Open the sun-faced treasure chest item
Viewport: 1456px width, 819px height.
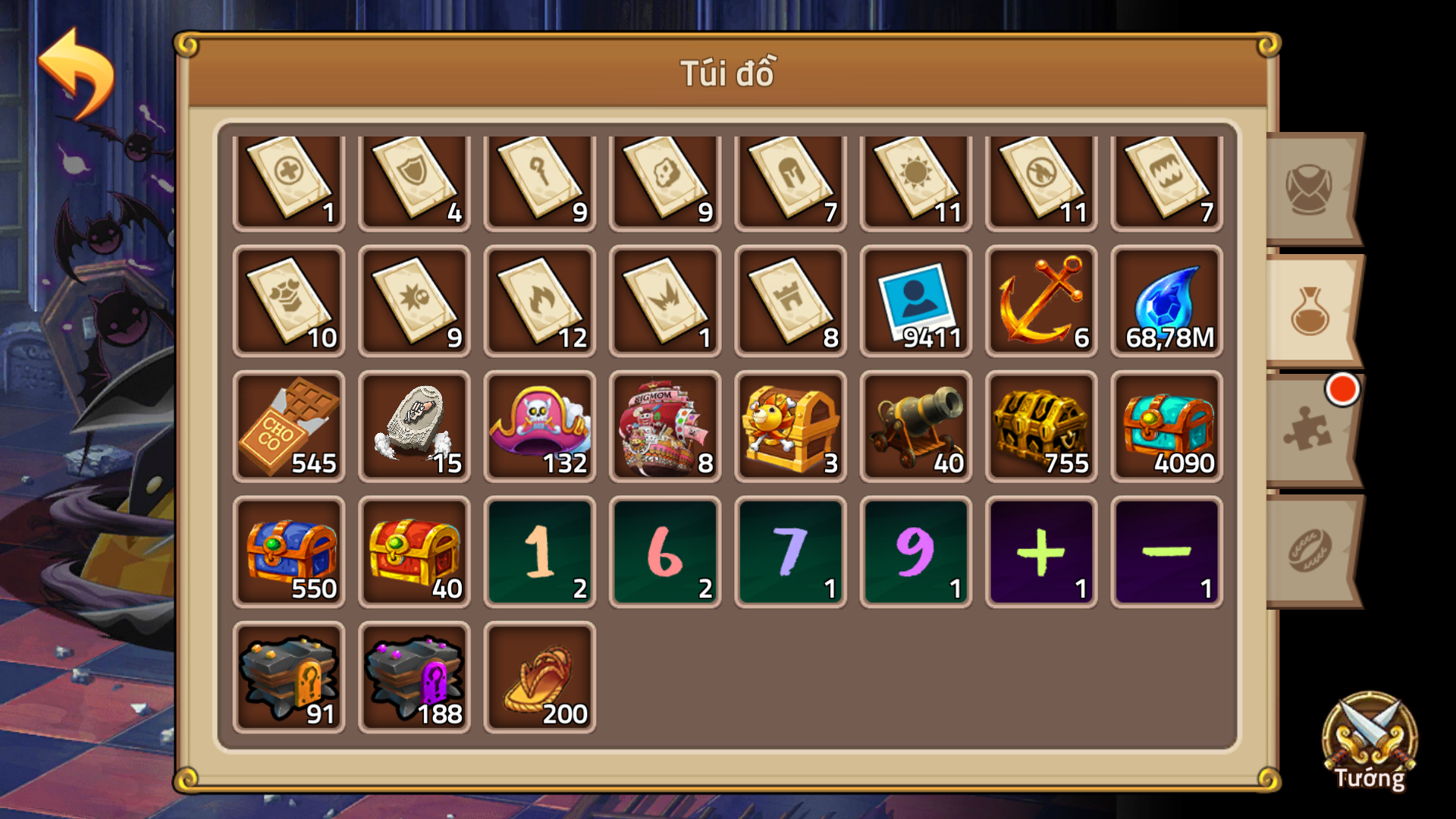tap(790, 426)
